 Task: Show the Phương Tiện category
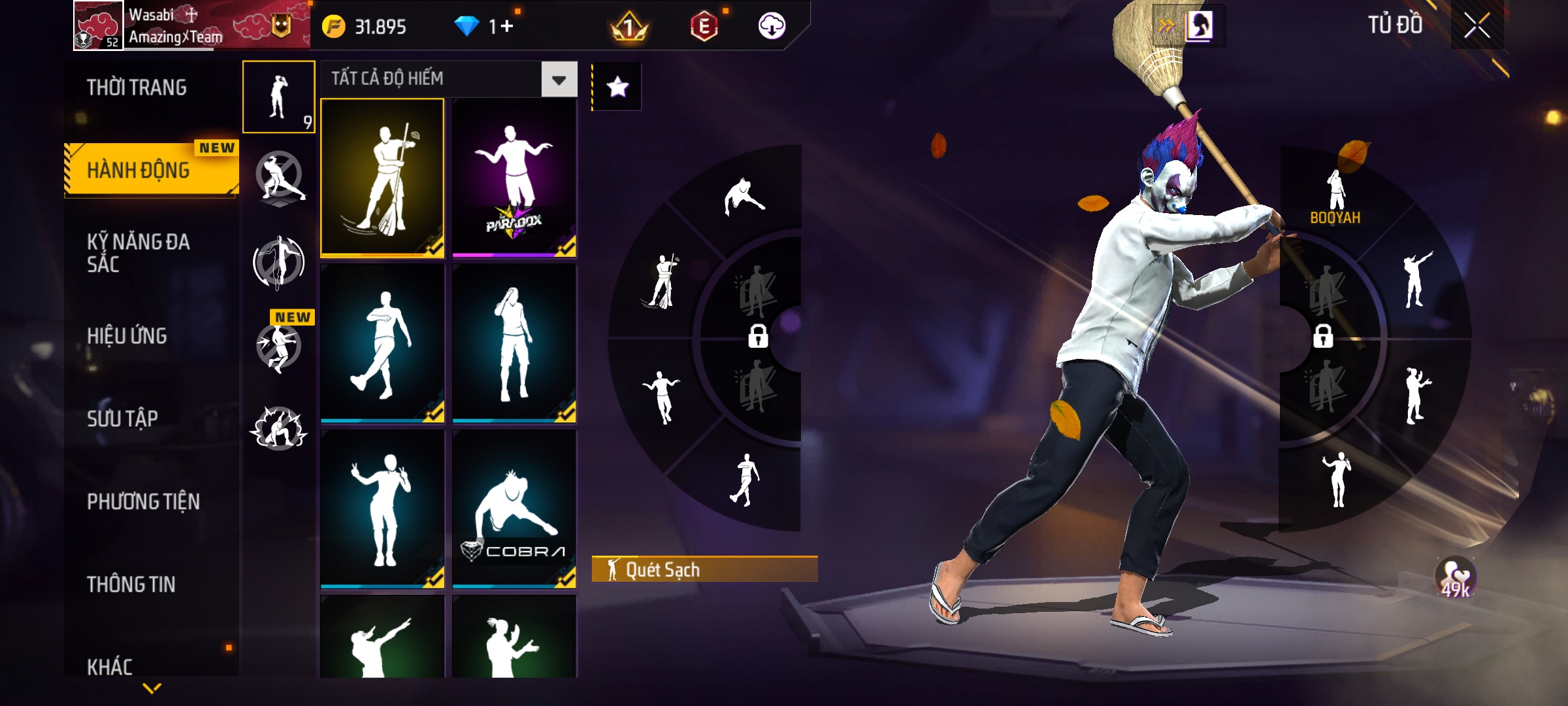tap(144, 501)
